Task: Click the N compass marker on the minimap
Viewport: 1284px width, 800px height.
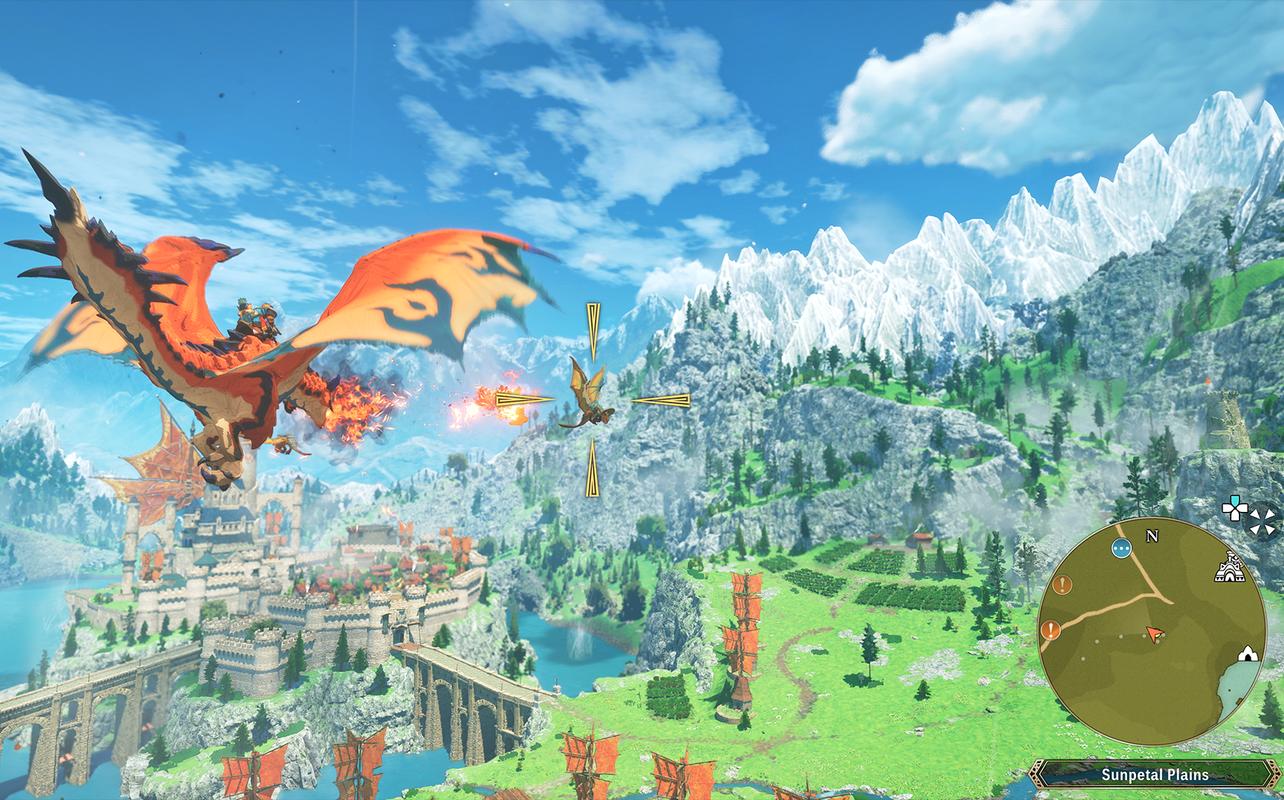Action: (x=1153, y=536)
